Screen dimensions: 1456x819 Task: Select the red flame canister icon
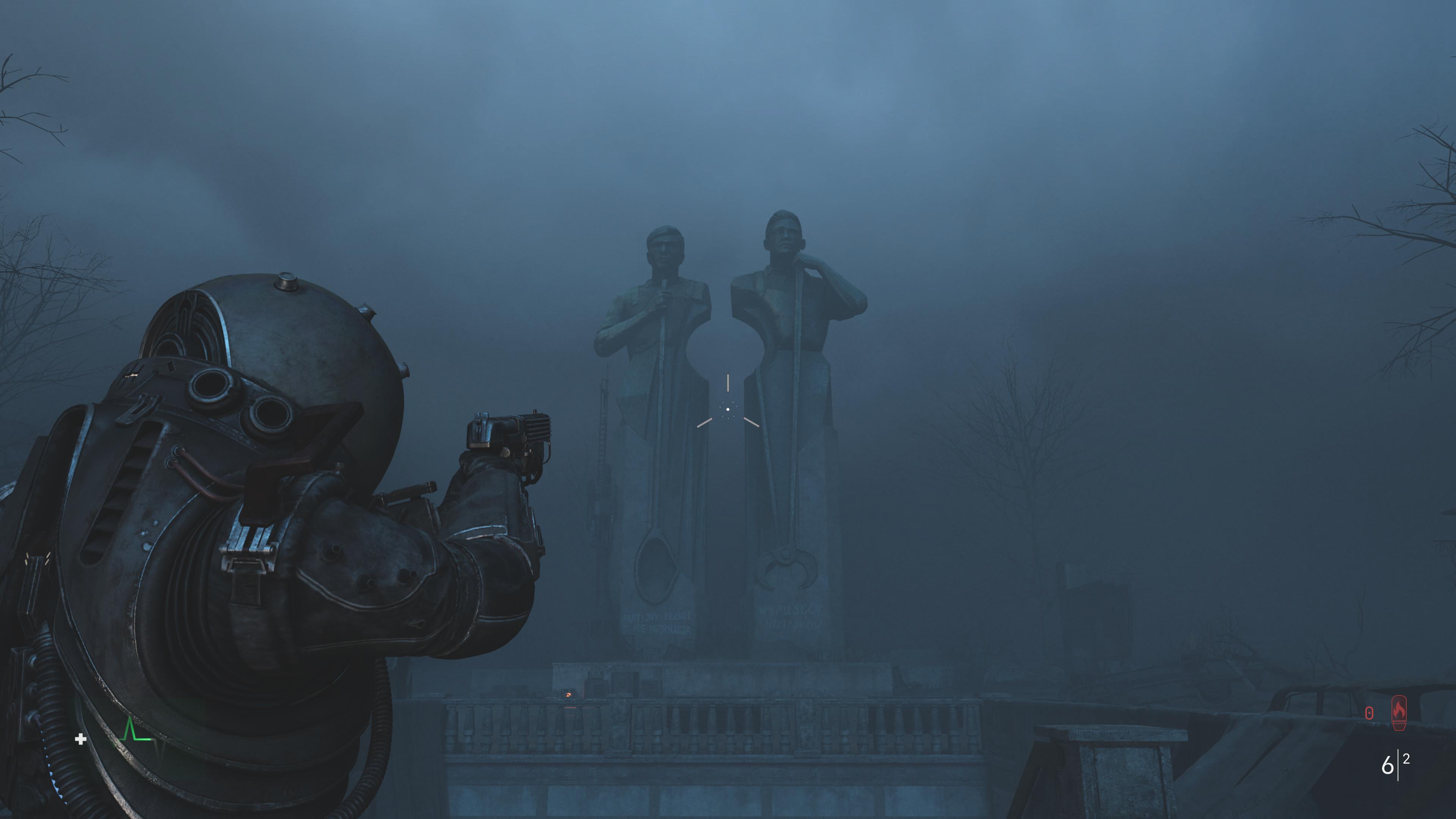[x=1398, y=713]
